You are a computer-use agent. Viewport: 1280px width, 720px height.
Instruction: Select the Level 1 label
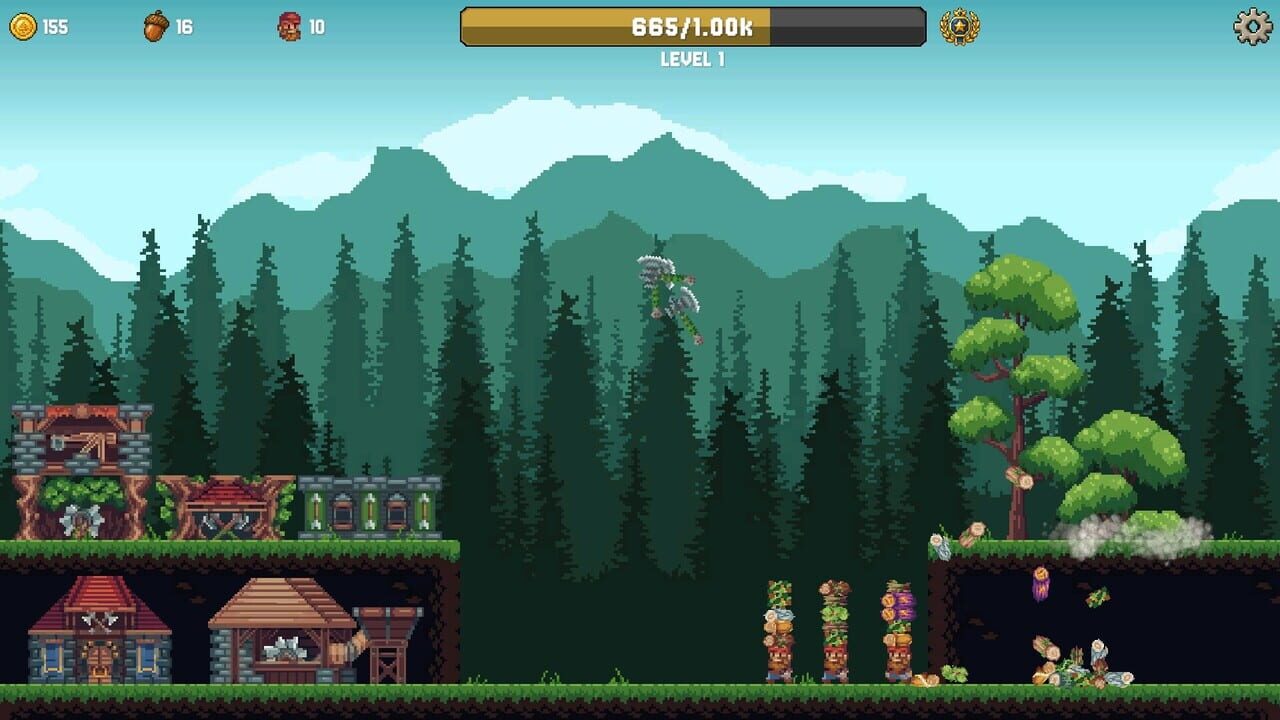click(693, 57)
